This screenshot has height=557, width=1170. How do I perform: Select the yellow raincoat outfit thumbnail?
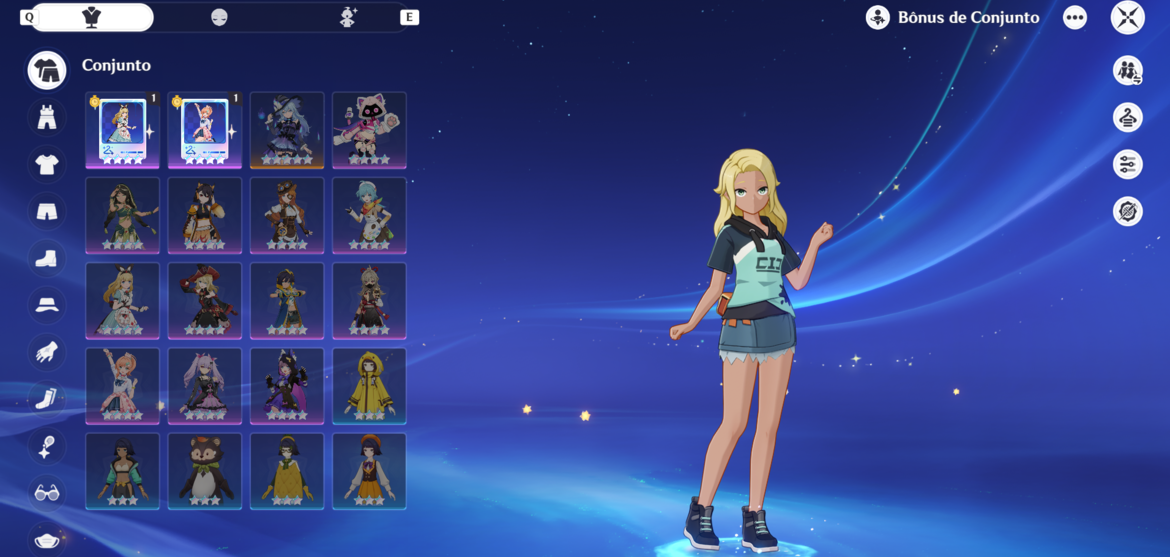pos(369,386)
